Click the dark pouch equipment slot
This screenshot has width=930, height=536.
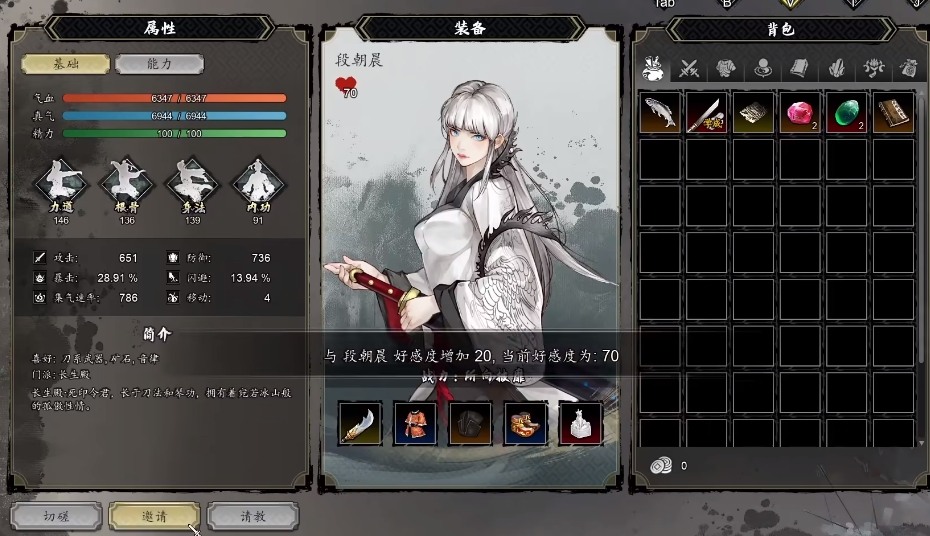[470, 424]
